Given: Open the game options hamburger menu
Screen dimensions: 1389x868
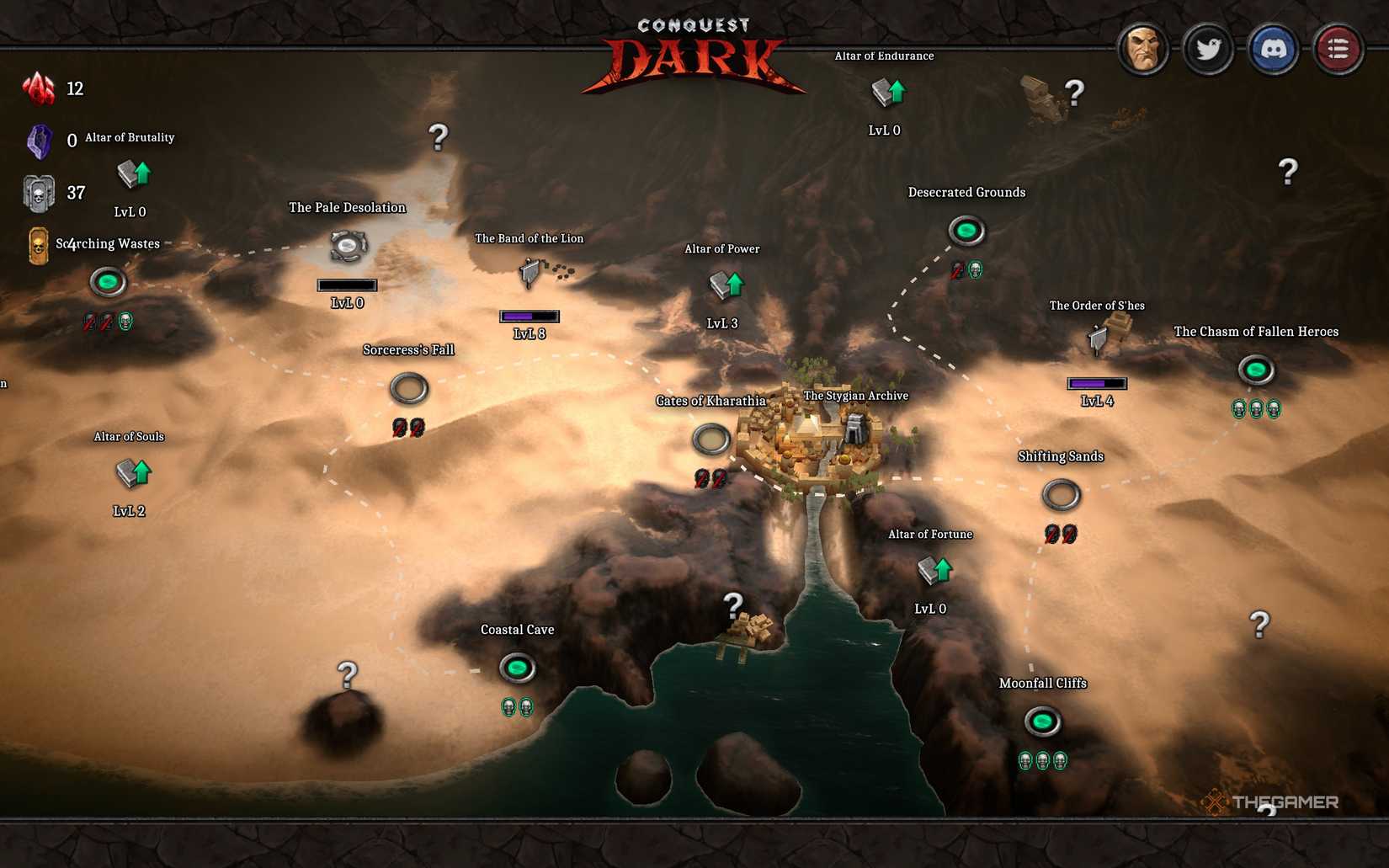Looking at the screenshot, I should point(1338,49).
